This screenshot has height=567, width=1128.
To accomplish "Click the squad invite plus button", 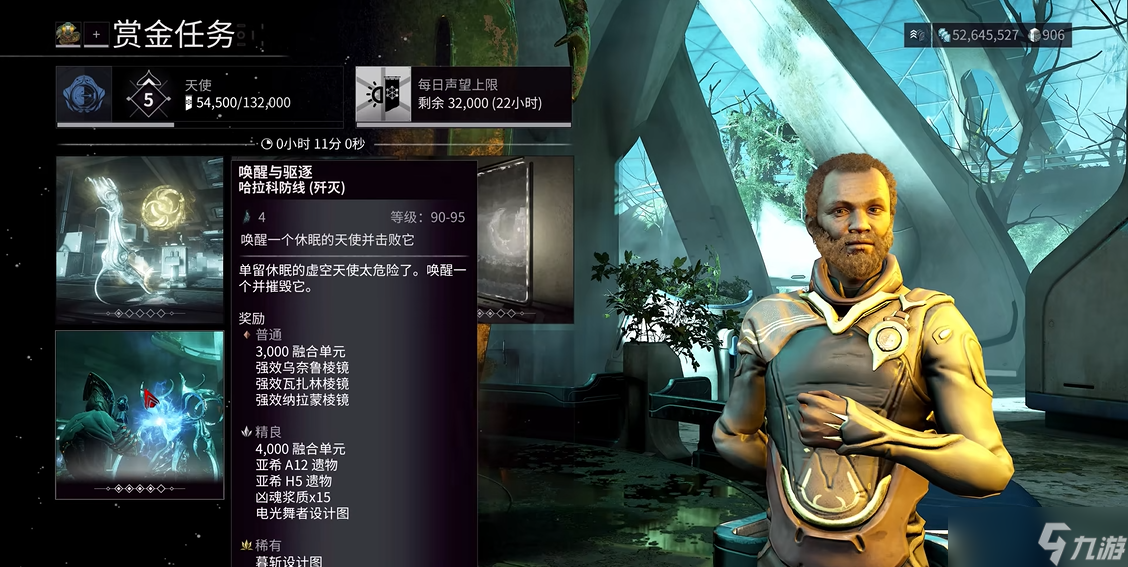I will click(97, 34).
